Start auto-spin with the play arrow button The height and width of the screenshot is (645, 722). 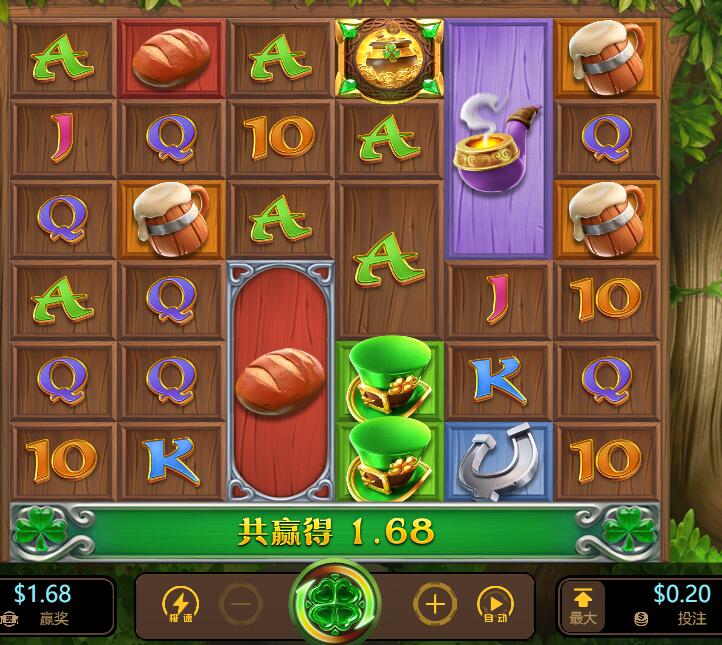(x=494, y=604)
